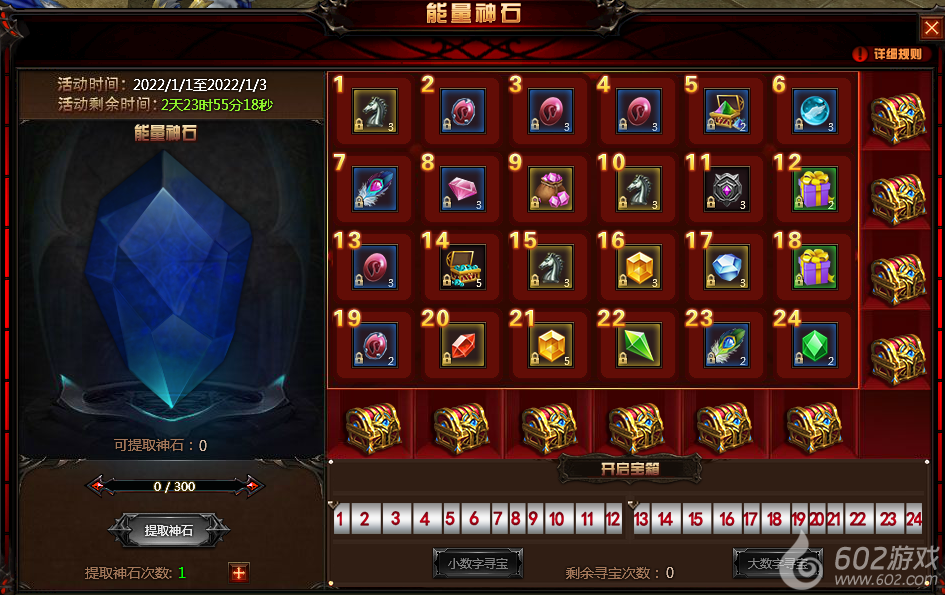Add more extraction attempts with the plus button
945x595 pixels.
pos(238,573)
